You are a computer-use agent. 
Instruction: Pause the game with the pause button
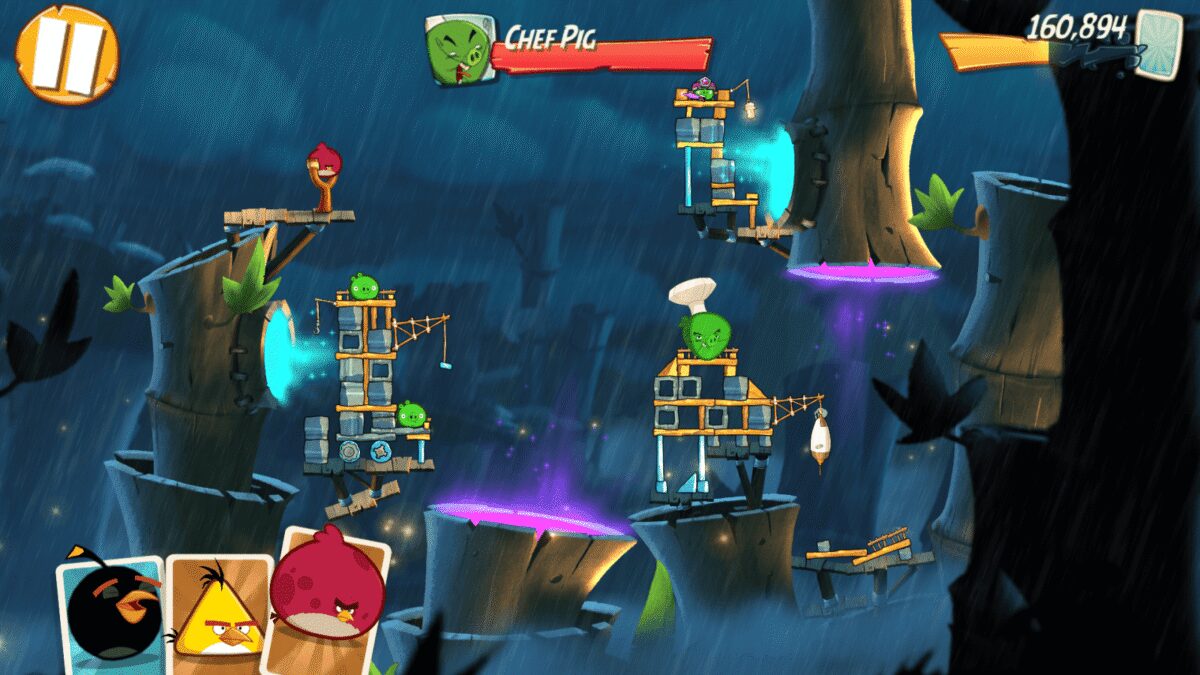(x=67, y=54)
